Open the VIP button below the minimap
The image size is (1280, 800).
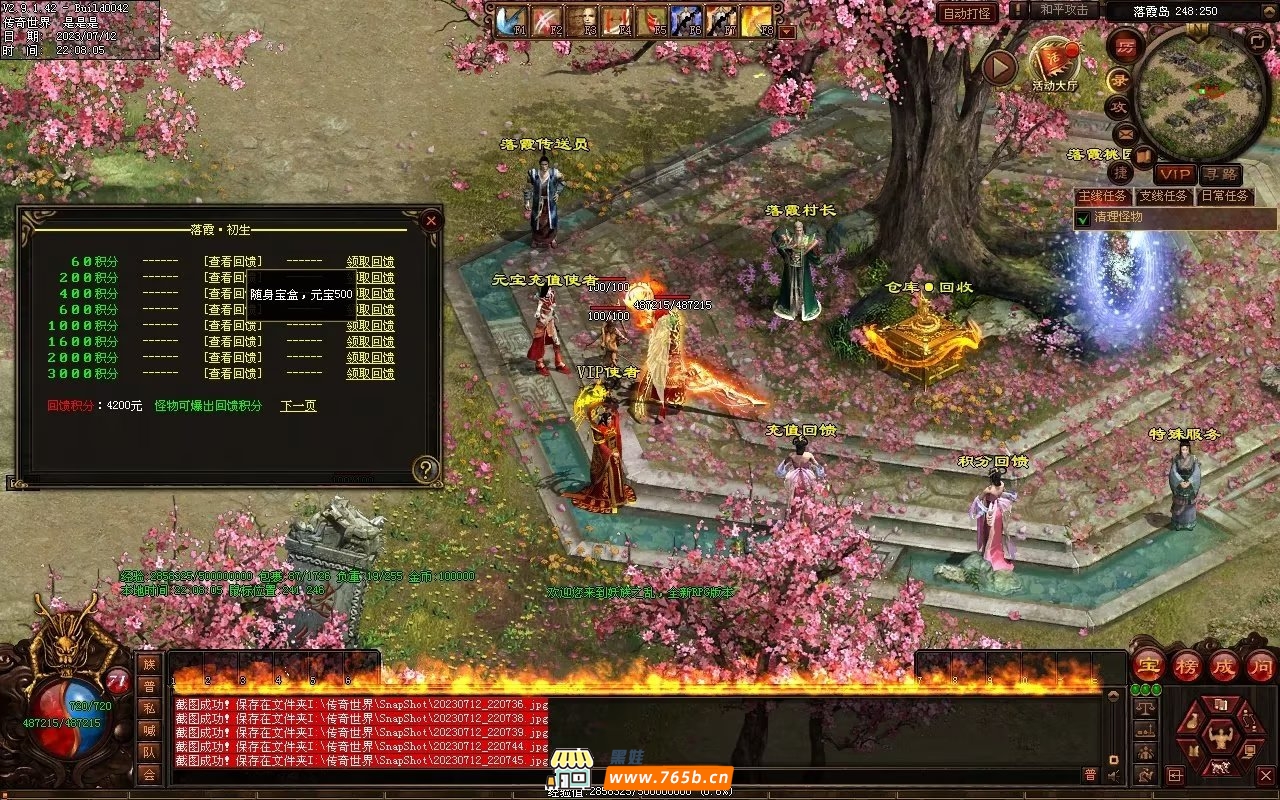coord(1176,175)
